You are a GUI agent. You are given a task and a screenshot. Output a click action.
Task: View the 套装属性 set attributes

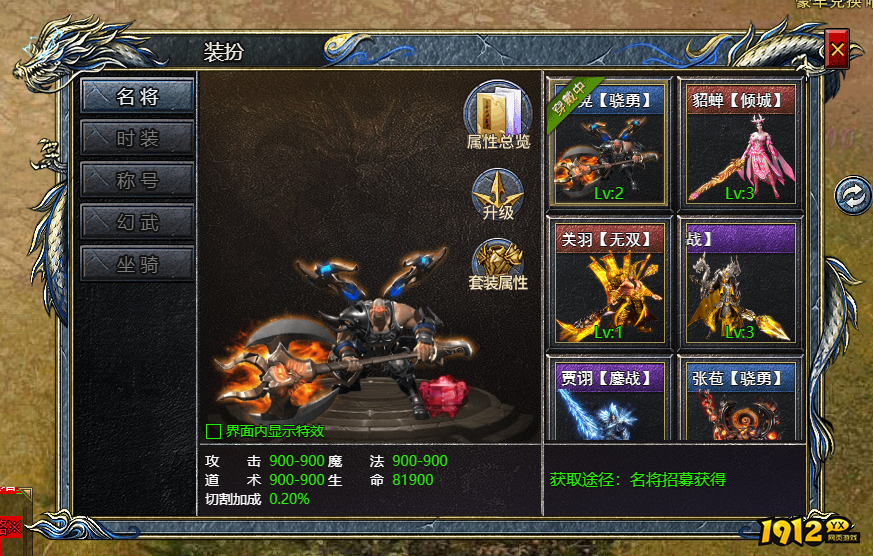coord(498,265)
